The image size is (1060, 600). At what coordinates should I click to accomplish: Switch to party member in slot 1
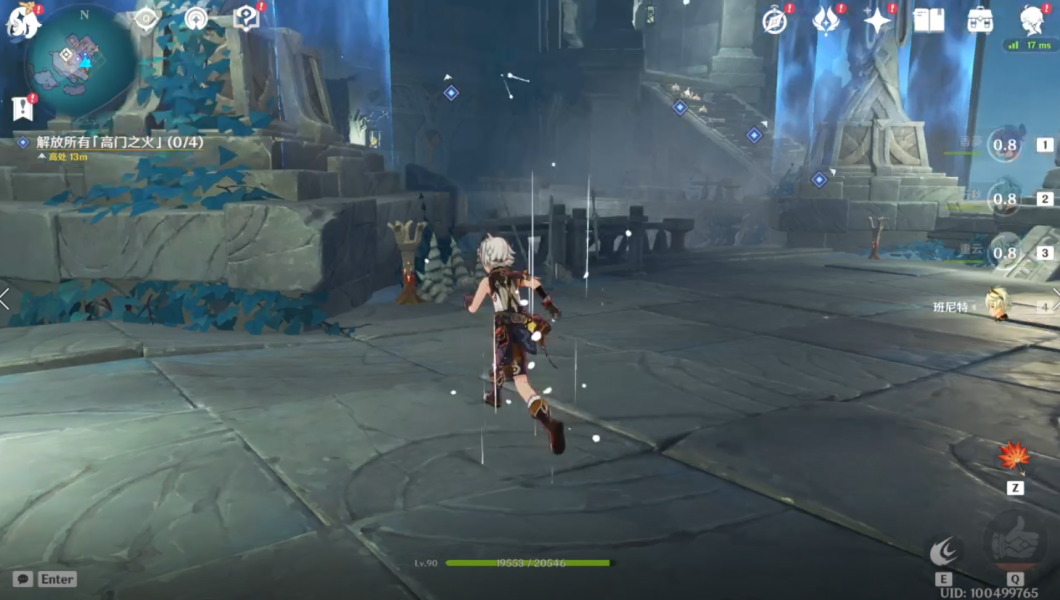(1005, 146)
